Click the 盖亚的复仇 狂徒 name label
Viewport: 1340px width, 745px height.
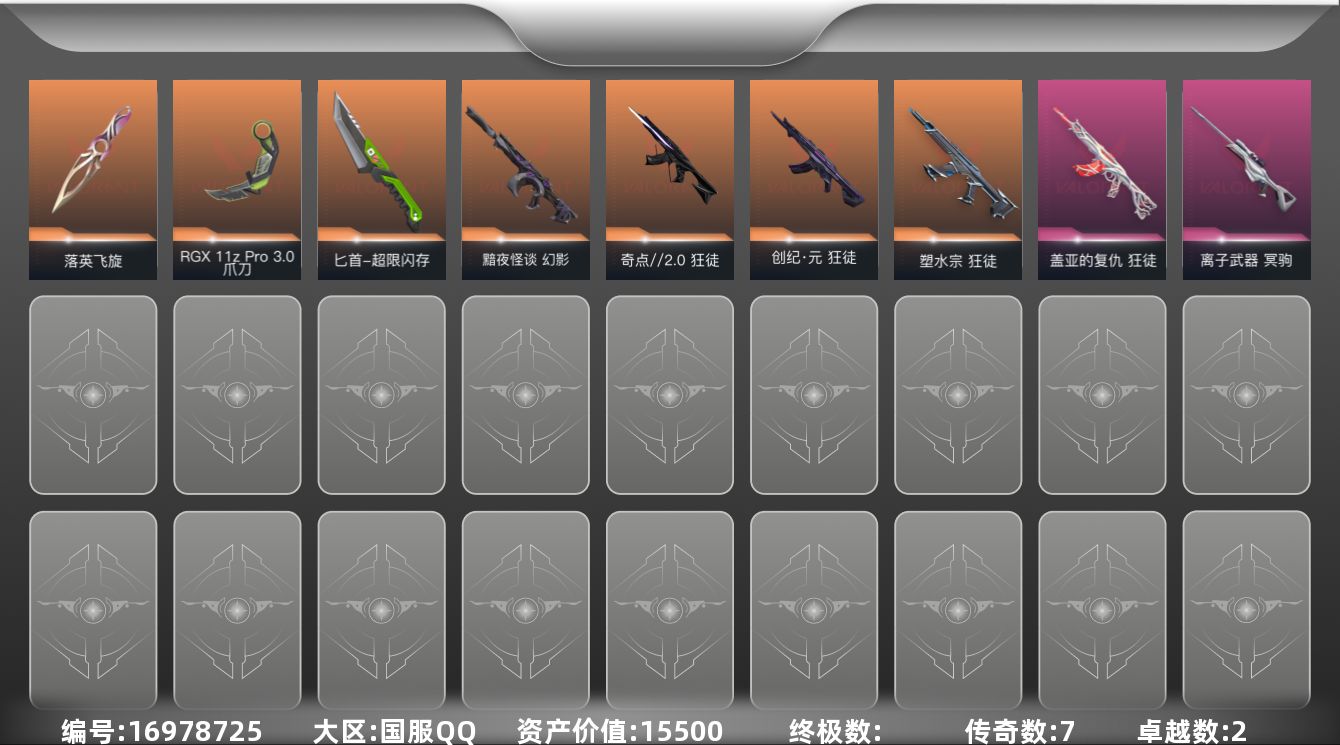[x=1101, y=262]
